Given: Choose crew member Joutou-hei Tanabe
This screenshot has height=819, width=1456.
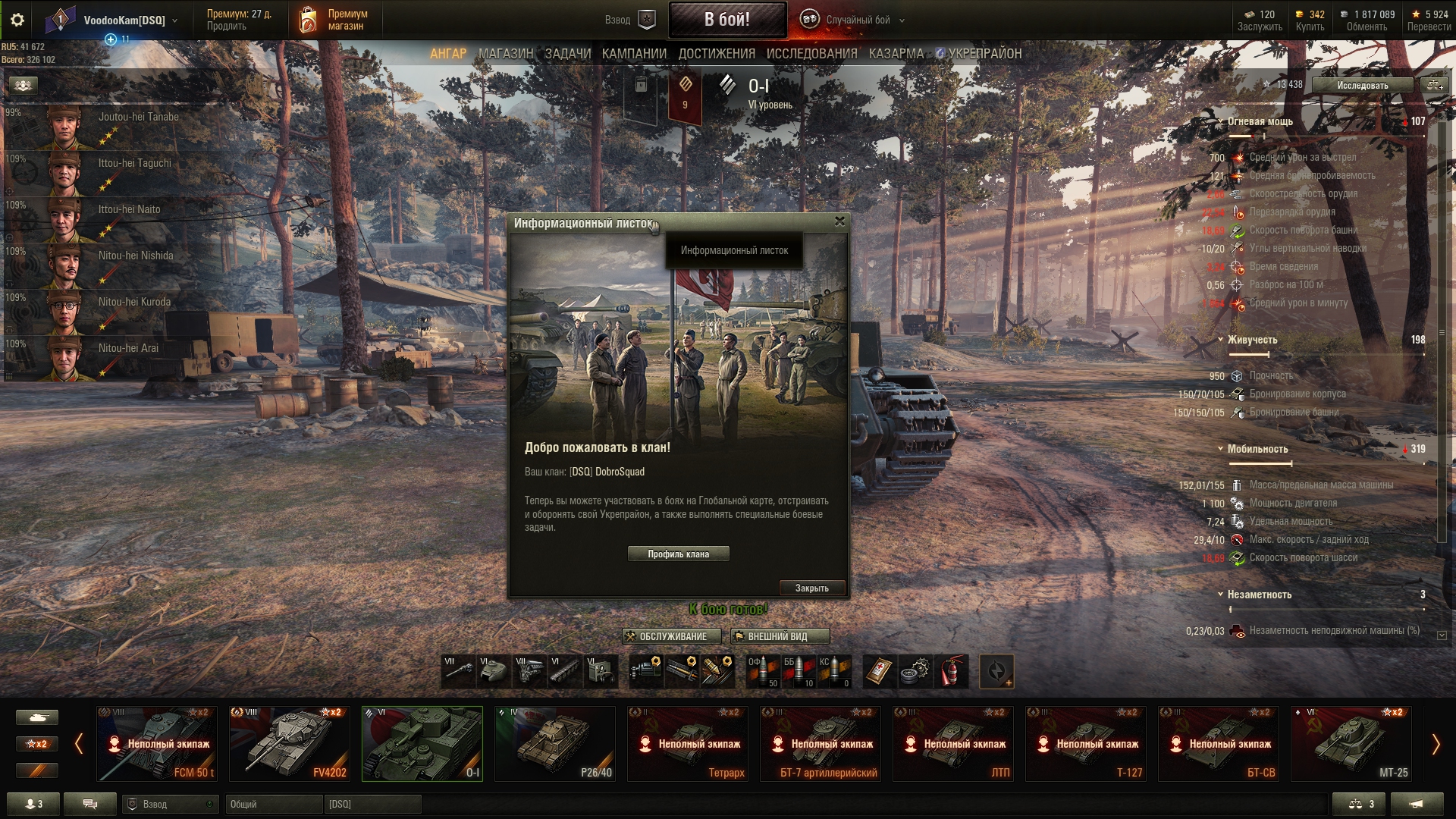Looking at the screenshot, I should (114, 126).
